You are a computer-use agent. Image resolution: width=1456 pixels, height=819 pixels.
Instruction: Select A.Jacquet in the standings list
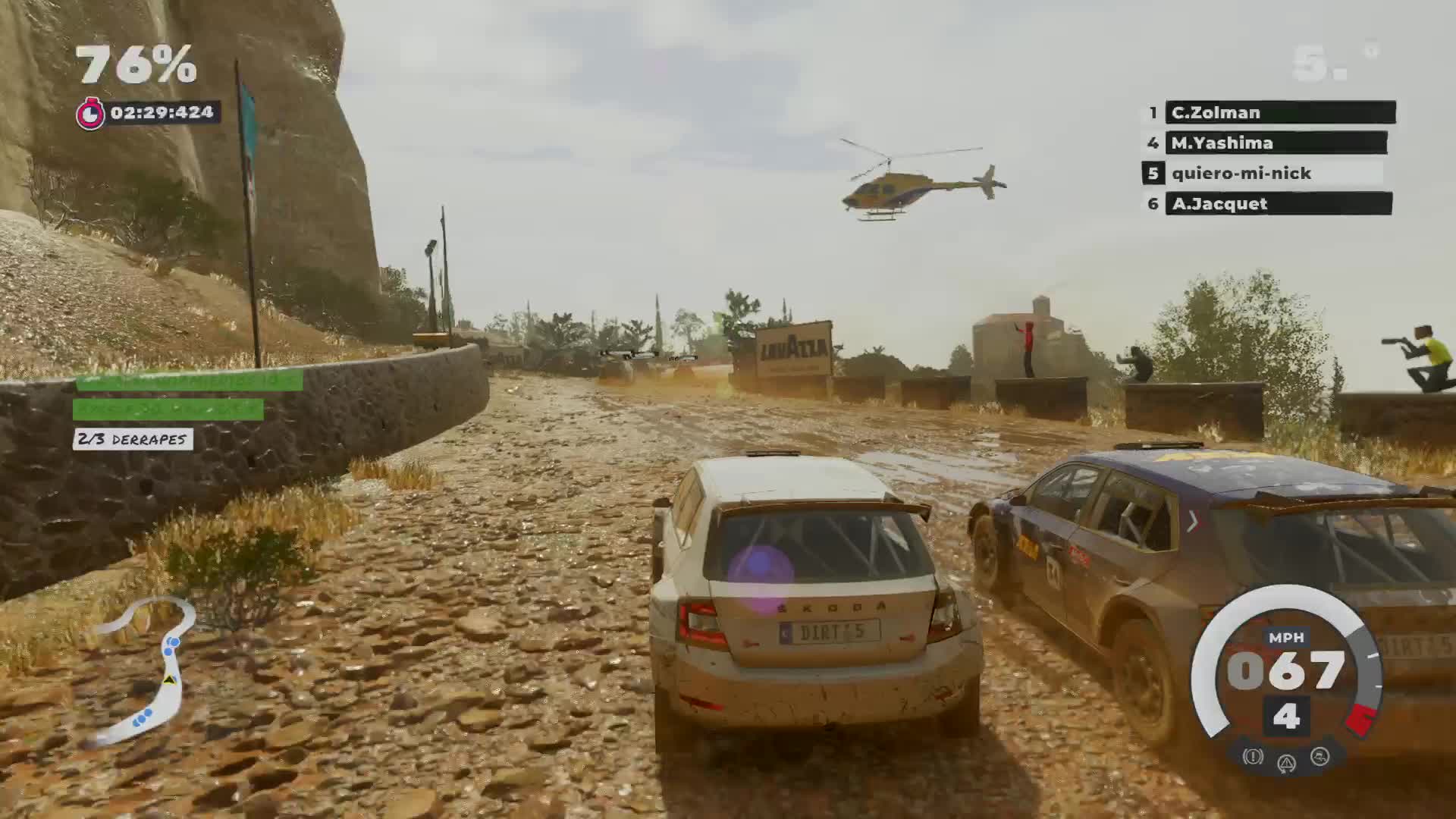click(x=1278, y=203)
